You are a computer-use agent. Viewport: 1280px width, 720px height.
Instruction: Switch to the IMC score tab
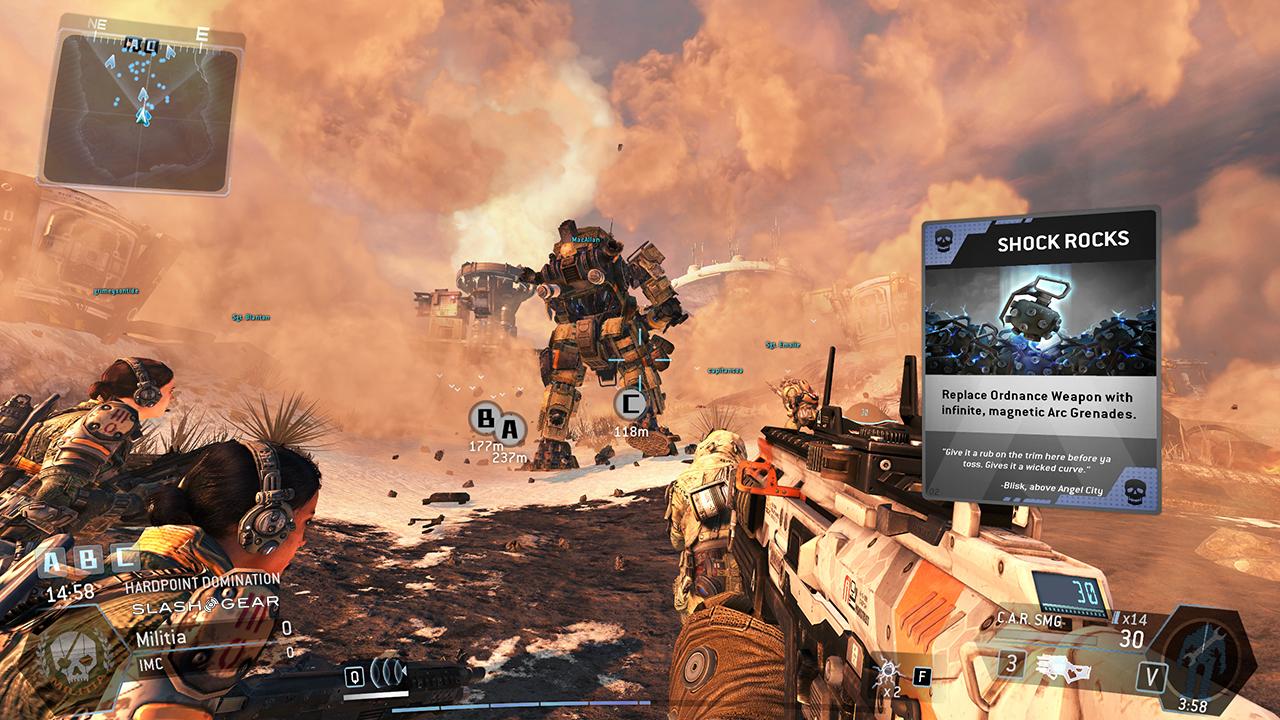152,665
